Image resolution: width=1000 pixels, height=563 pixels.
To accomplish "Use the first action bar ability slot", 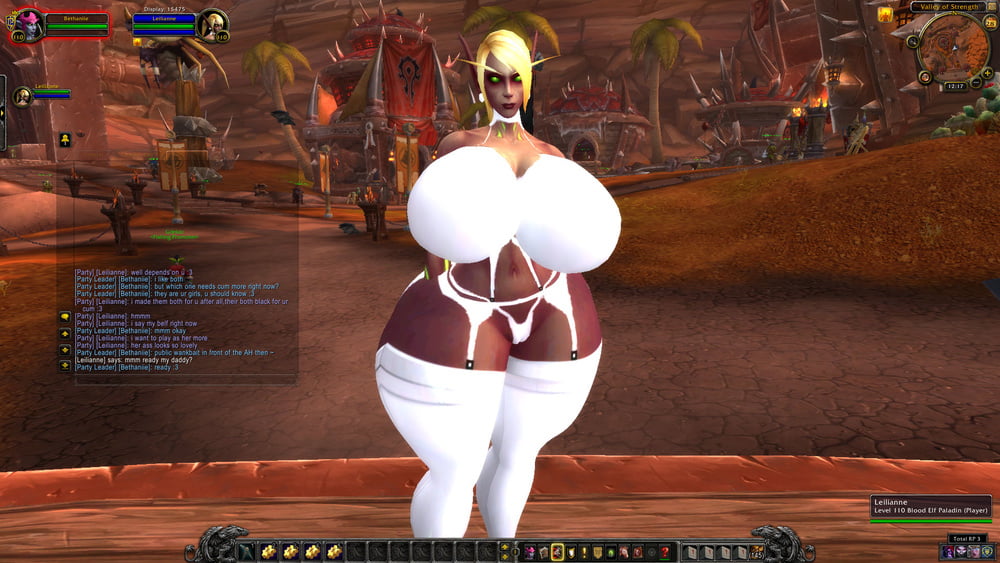I will (x=246, y=552).
